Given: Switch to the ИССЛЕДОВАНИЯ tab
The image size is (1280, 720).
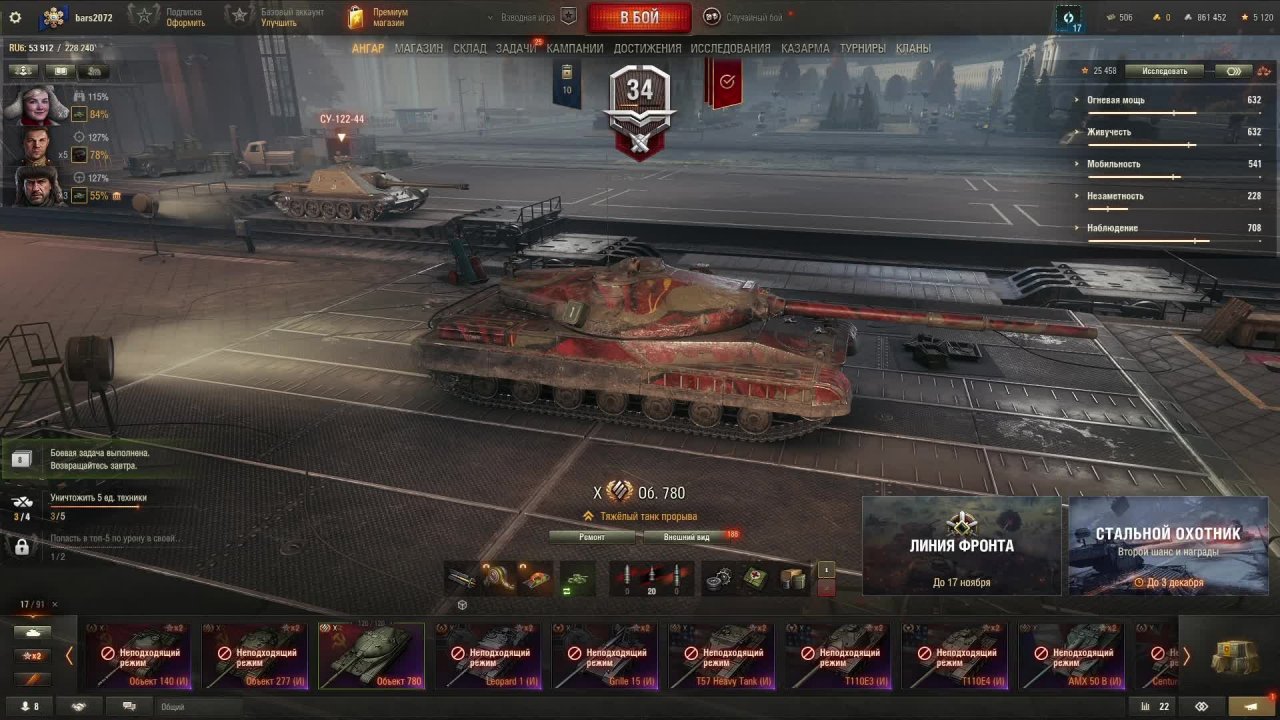Looking at the screenshot, I should point(730,48).
